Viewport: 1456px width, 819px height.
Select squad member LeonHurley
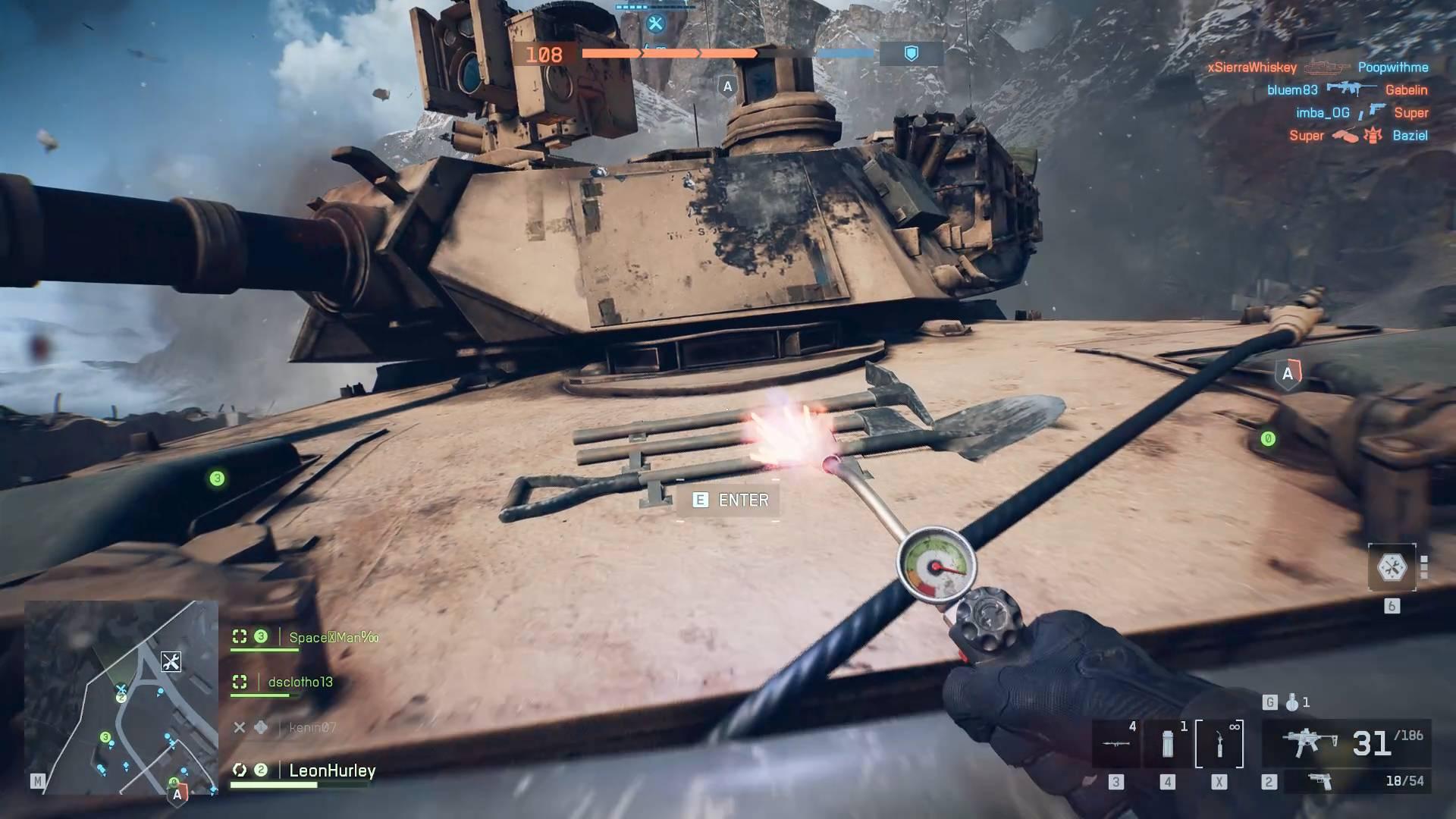[x=332, y=770]
